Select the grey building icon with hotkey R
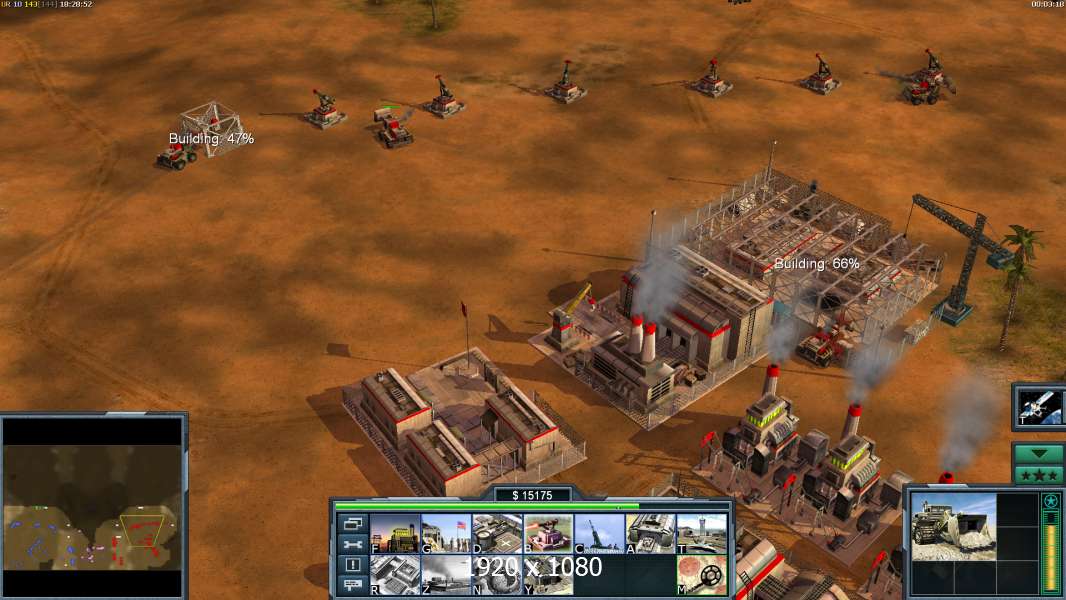Image resolution: width=1066 pixels, height=600 pixels. click(x=395, y=575)
